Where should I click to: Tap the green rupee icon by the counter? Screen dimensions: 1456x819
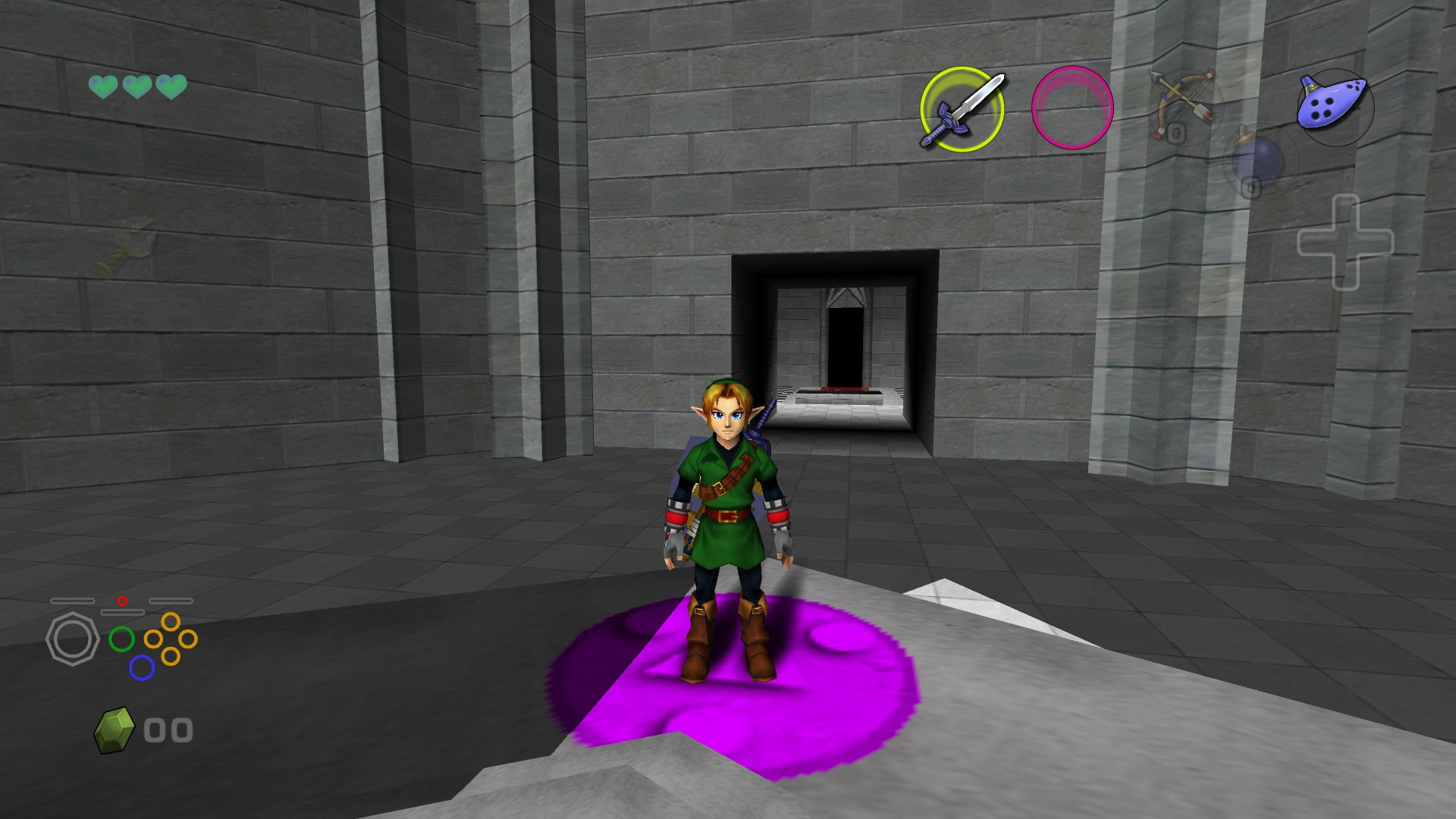114,729
